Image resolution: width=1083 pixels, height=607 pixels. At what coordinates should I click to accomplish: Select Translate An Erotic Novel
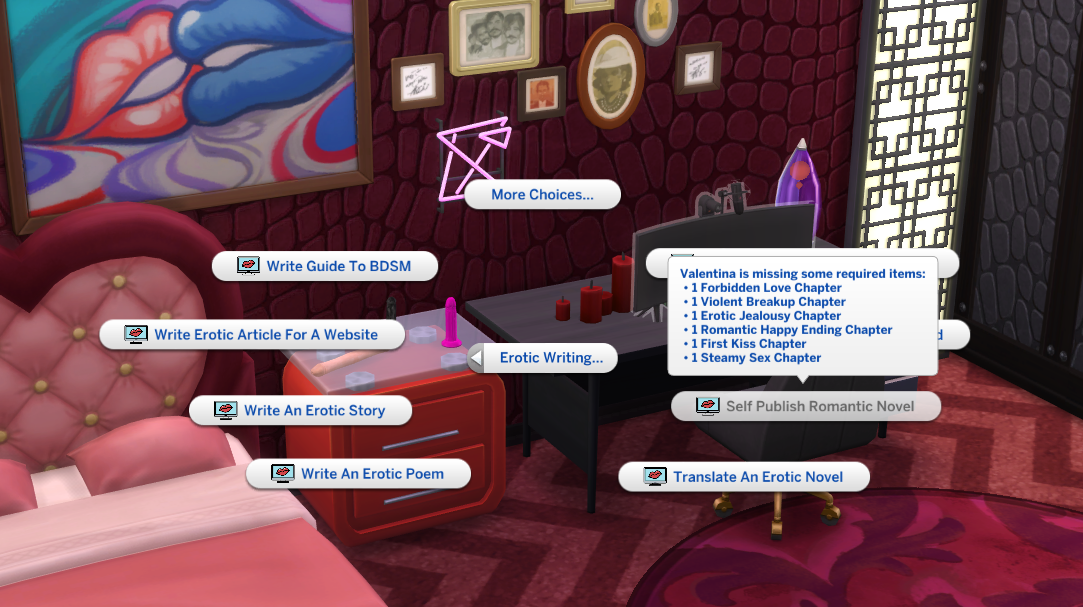point(744,477)
